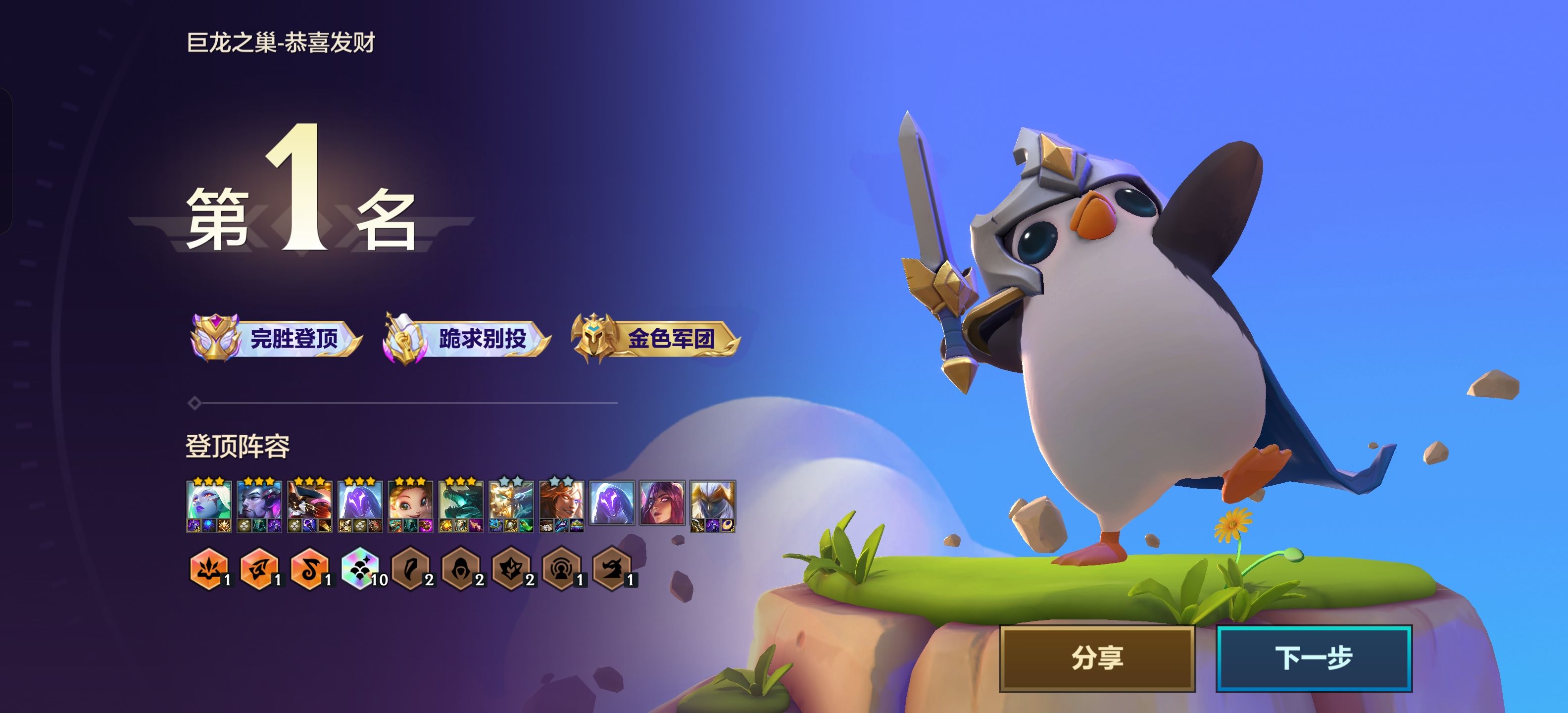Inspect the teal dragon champion portrait
This screenshot has height=713, width=1568.
click(461, 503)
